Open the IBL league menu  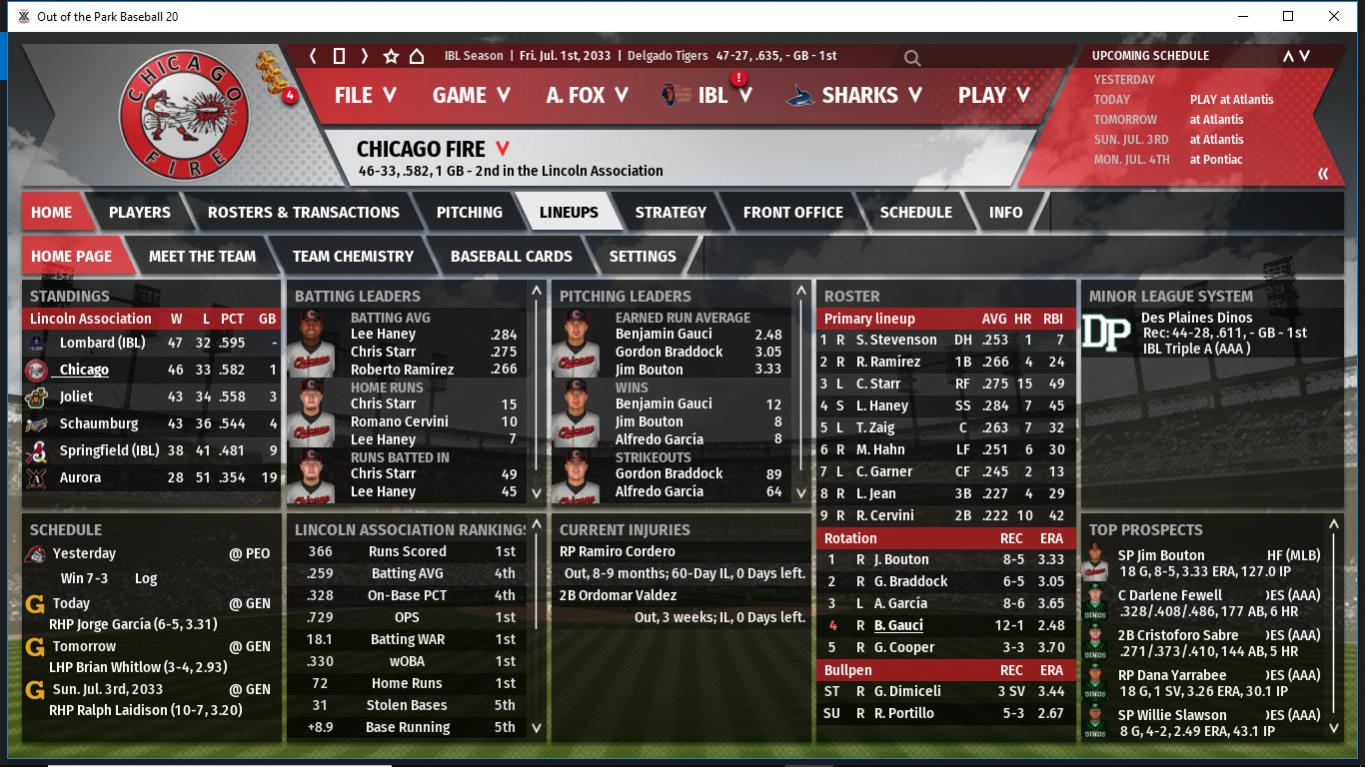[x=712, y=95]
